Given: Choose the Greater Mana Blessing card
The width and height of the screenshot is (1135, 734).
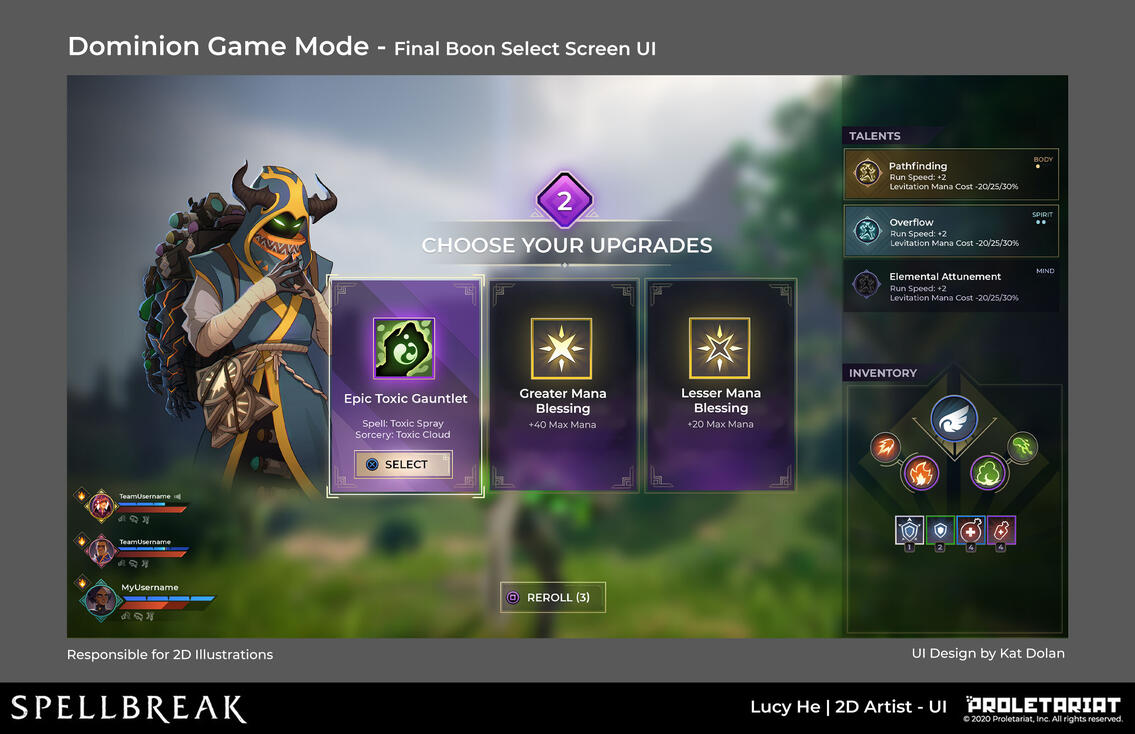Looking at the screenshot, I should tap(563, 385).
